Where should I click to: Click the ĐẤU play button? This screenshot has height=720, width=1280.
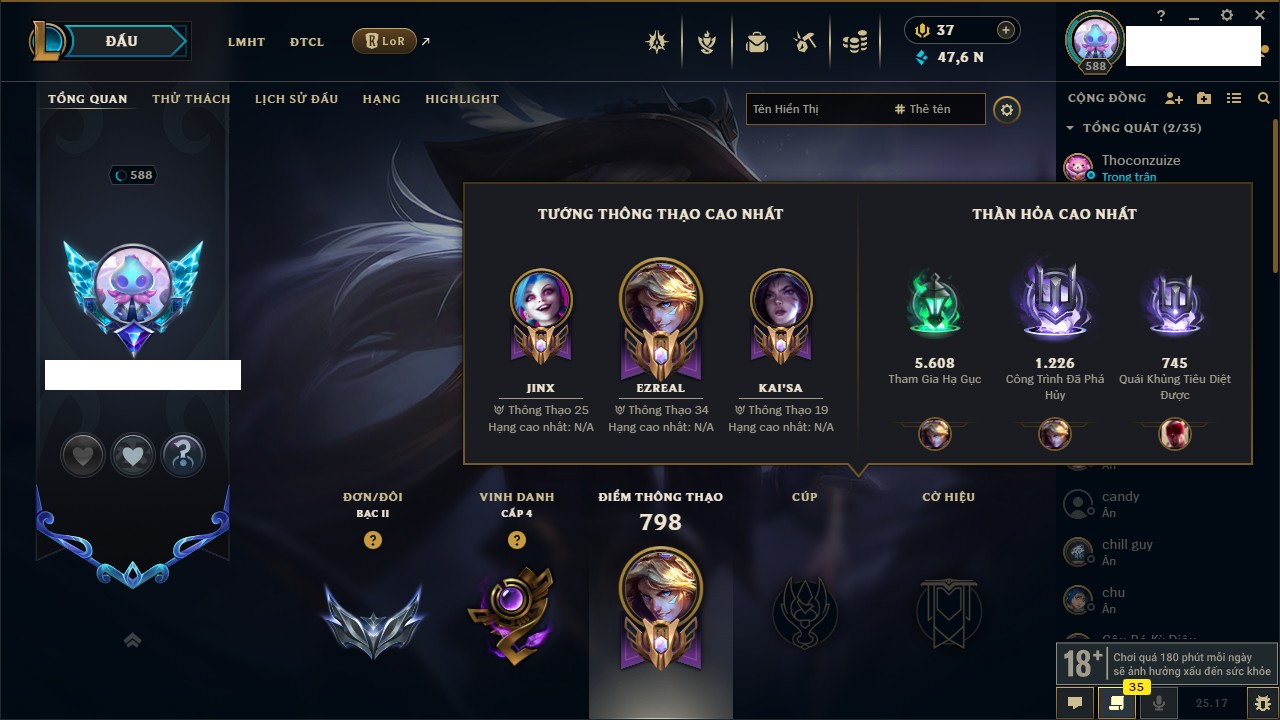pos(121,41)
